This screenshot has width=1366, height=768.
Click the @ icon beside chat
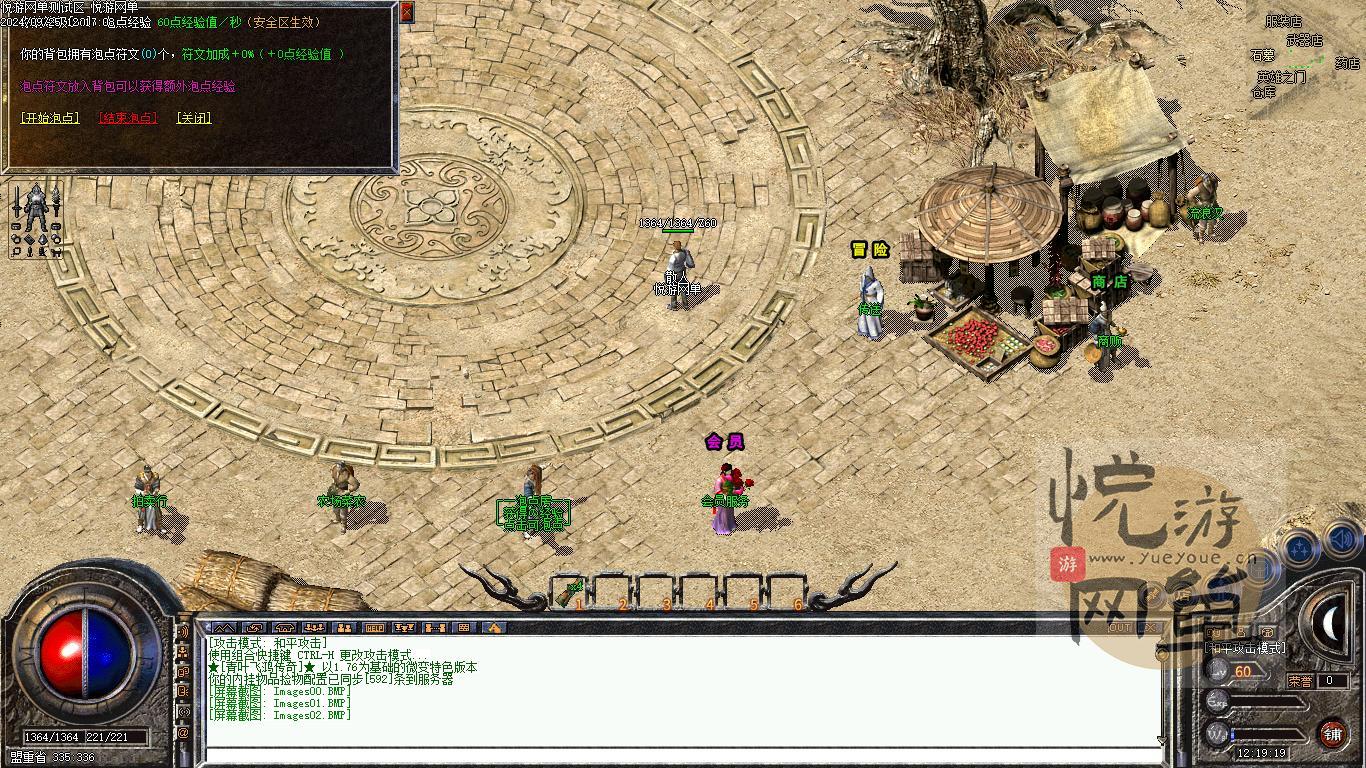183,733
